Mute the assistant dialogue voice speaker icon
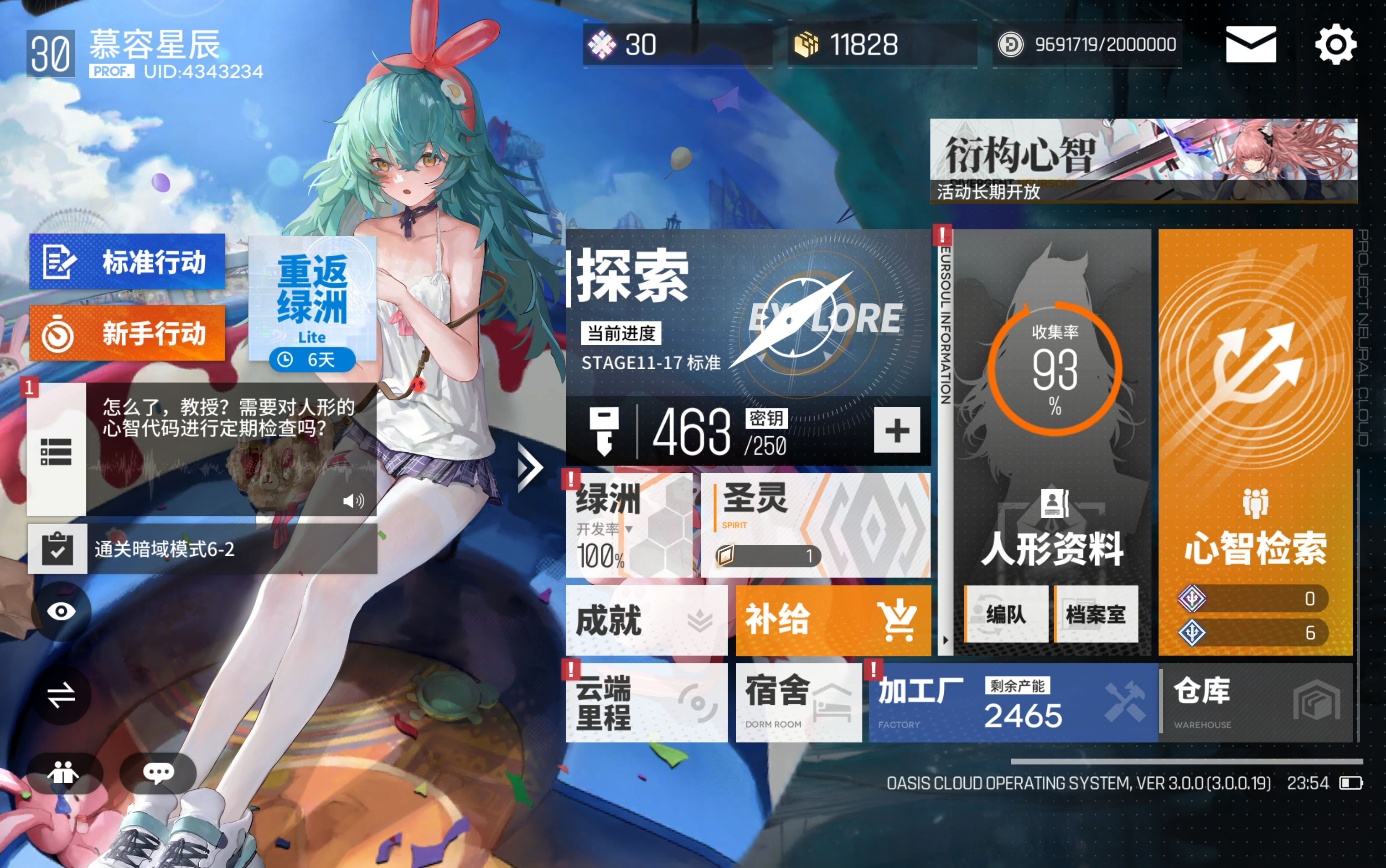The height and width of the screenshot is (868, 1386). point(354,501)
